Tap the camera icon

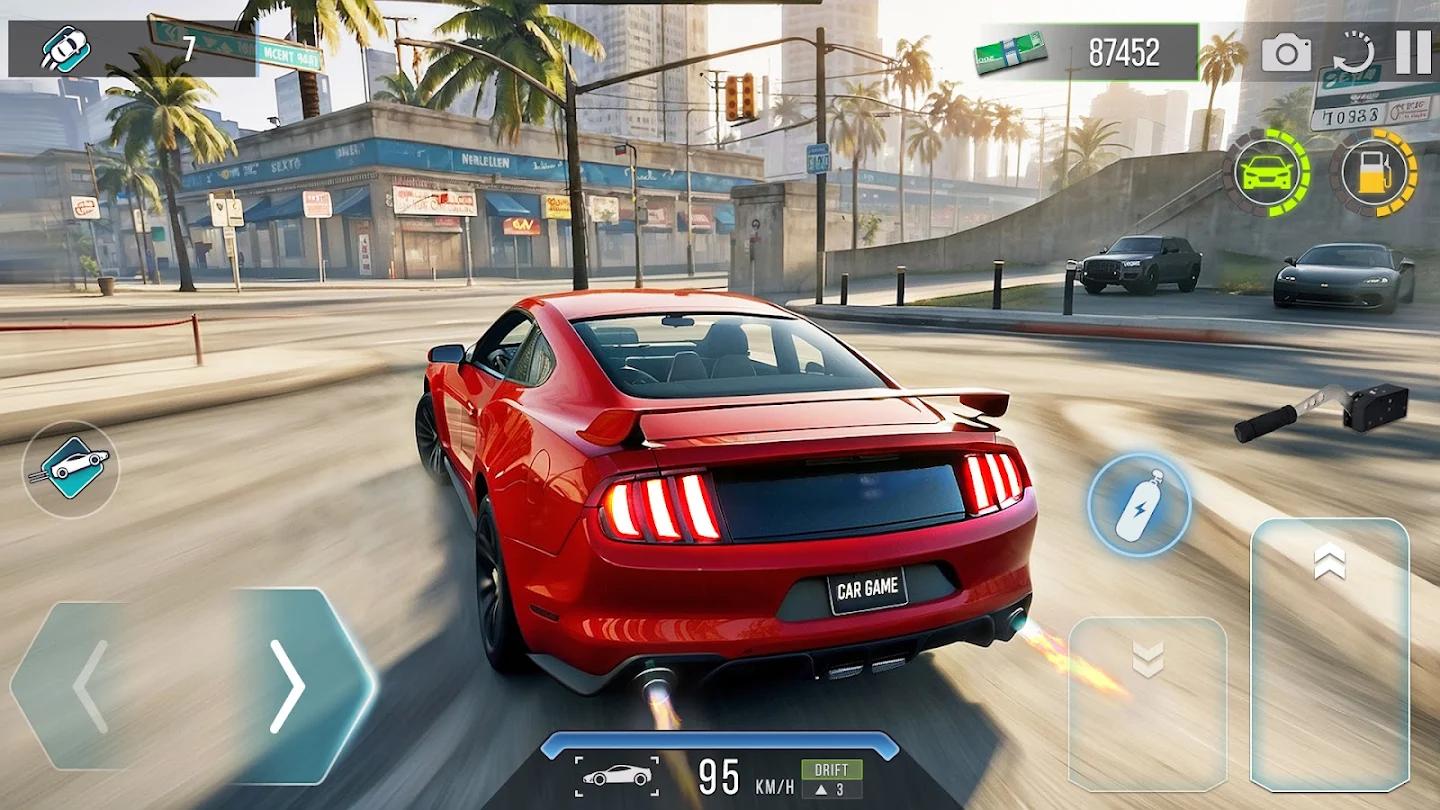1286,52
